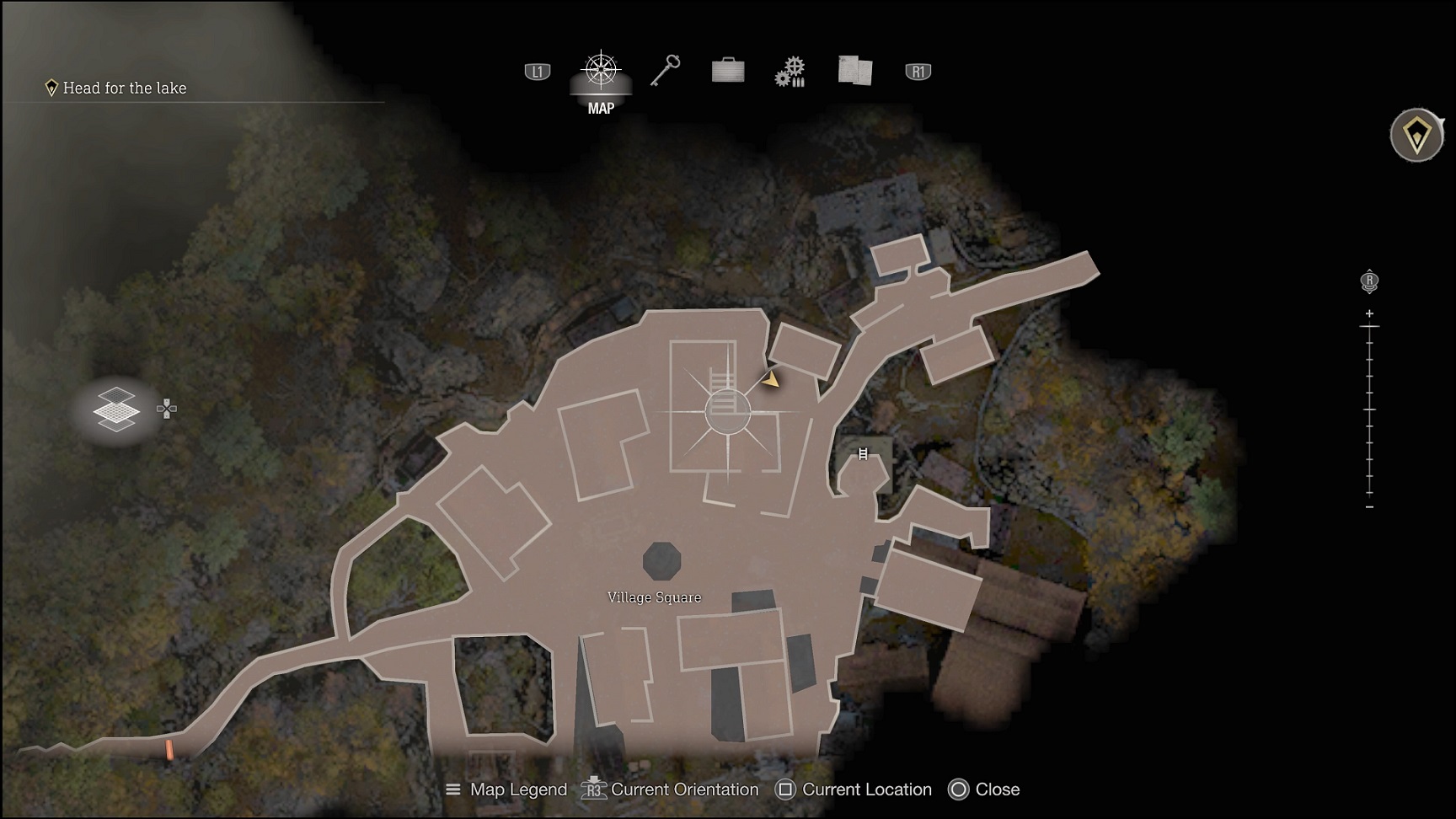Click the orange item marker on the path
1456x819 pixels.
pyautogui.click(x=171, y=750)
